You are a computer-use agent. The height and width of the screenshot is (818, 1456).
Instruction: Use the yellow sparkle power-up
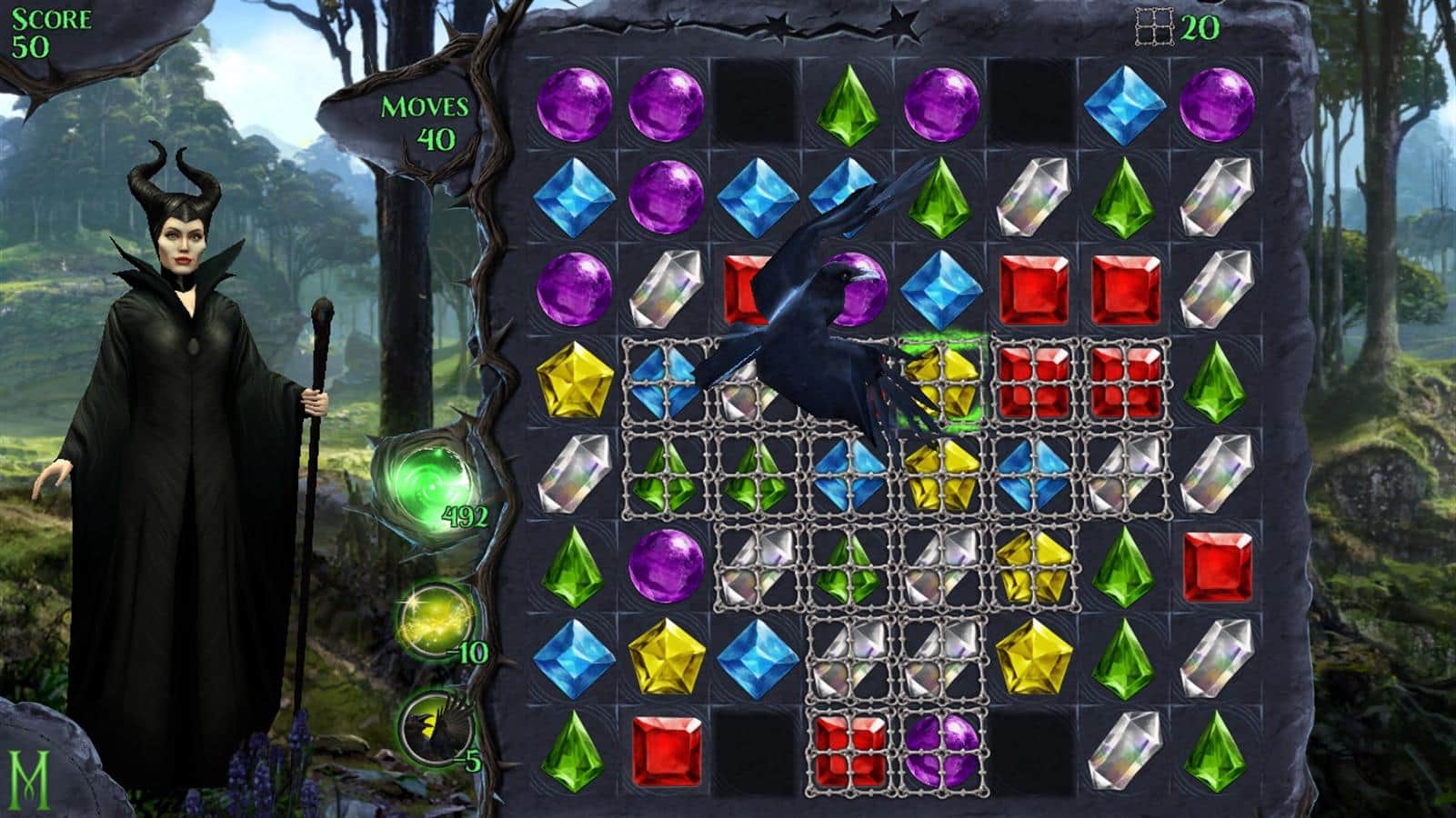point(436,618)
